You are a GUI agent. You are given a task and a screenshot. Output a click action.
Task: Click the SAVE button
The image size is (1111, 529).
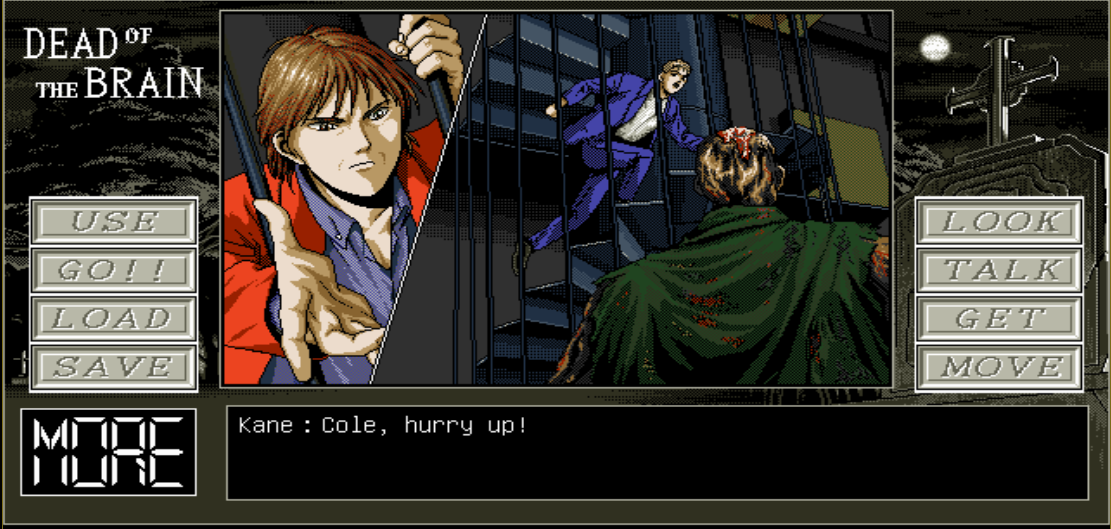113,367
